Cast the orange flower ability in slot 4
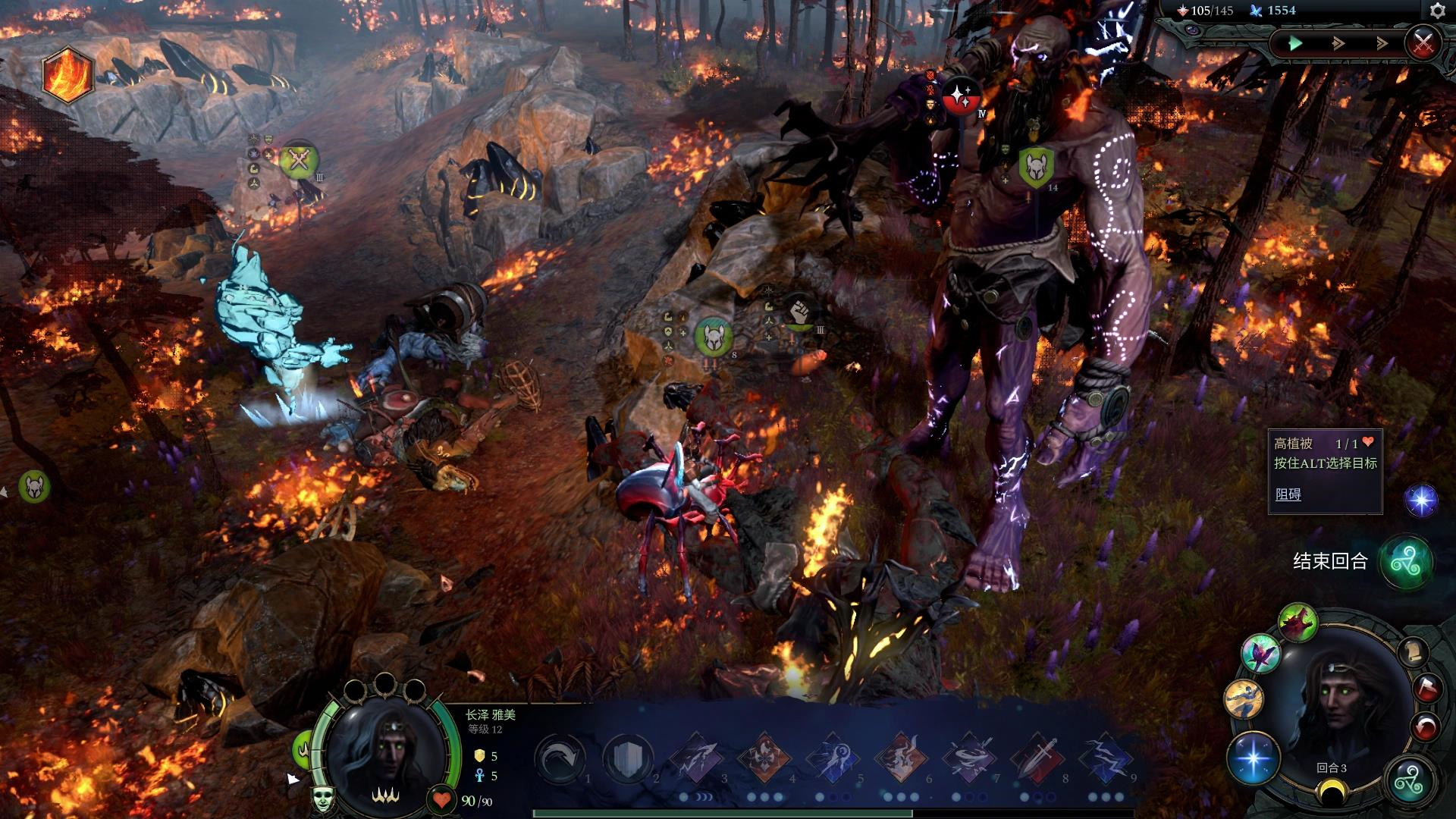The height and width of the screenshot is (819, 1456). point(764,758)
